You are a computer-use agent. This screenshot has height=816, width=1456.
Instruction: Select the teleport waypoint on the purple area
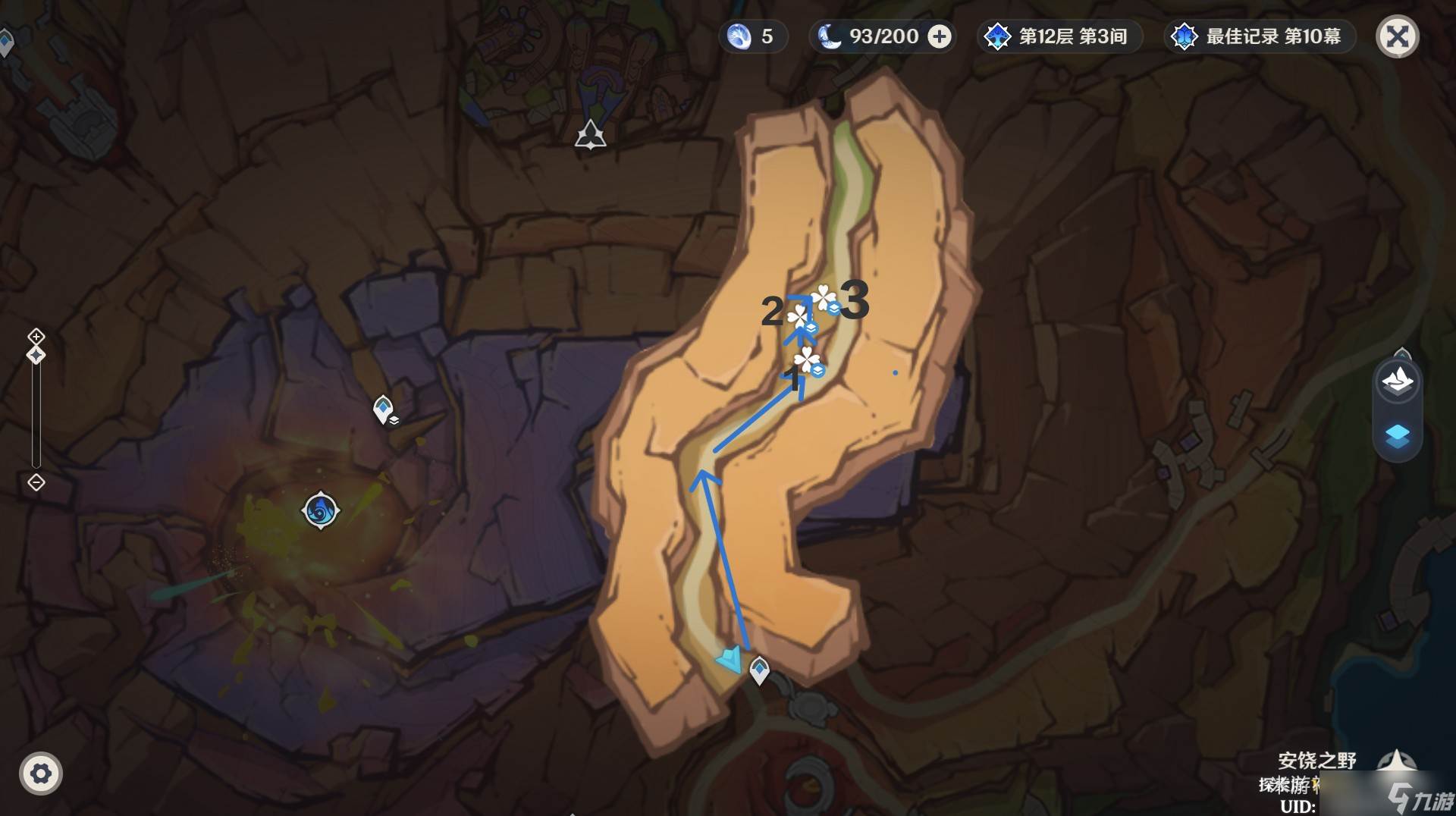[x=384, y=410]
